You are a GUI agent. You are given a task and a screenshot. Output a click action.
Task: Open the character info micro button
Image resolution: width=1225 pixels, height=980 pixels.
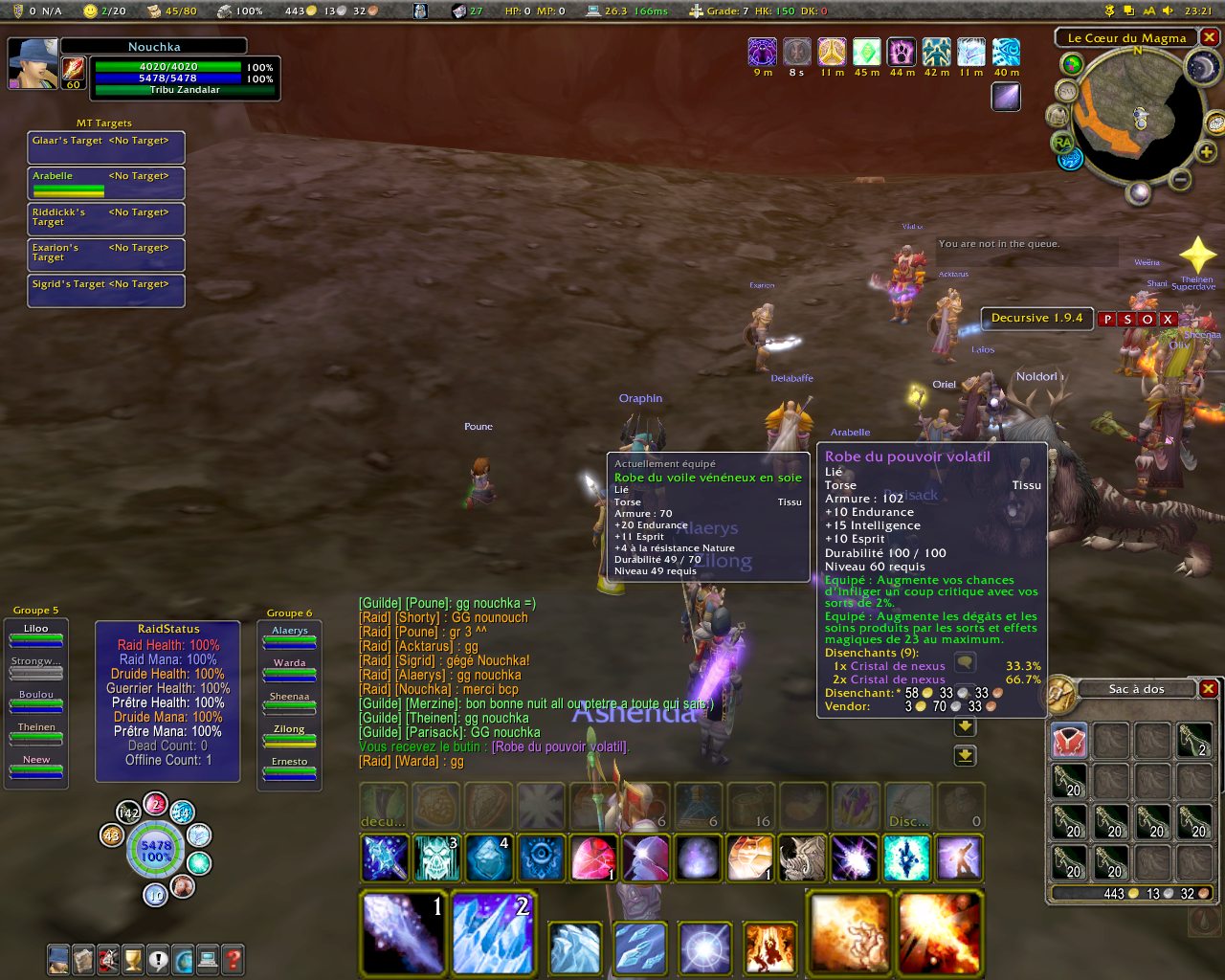point(58,958)
